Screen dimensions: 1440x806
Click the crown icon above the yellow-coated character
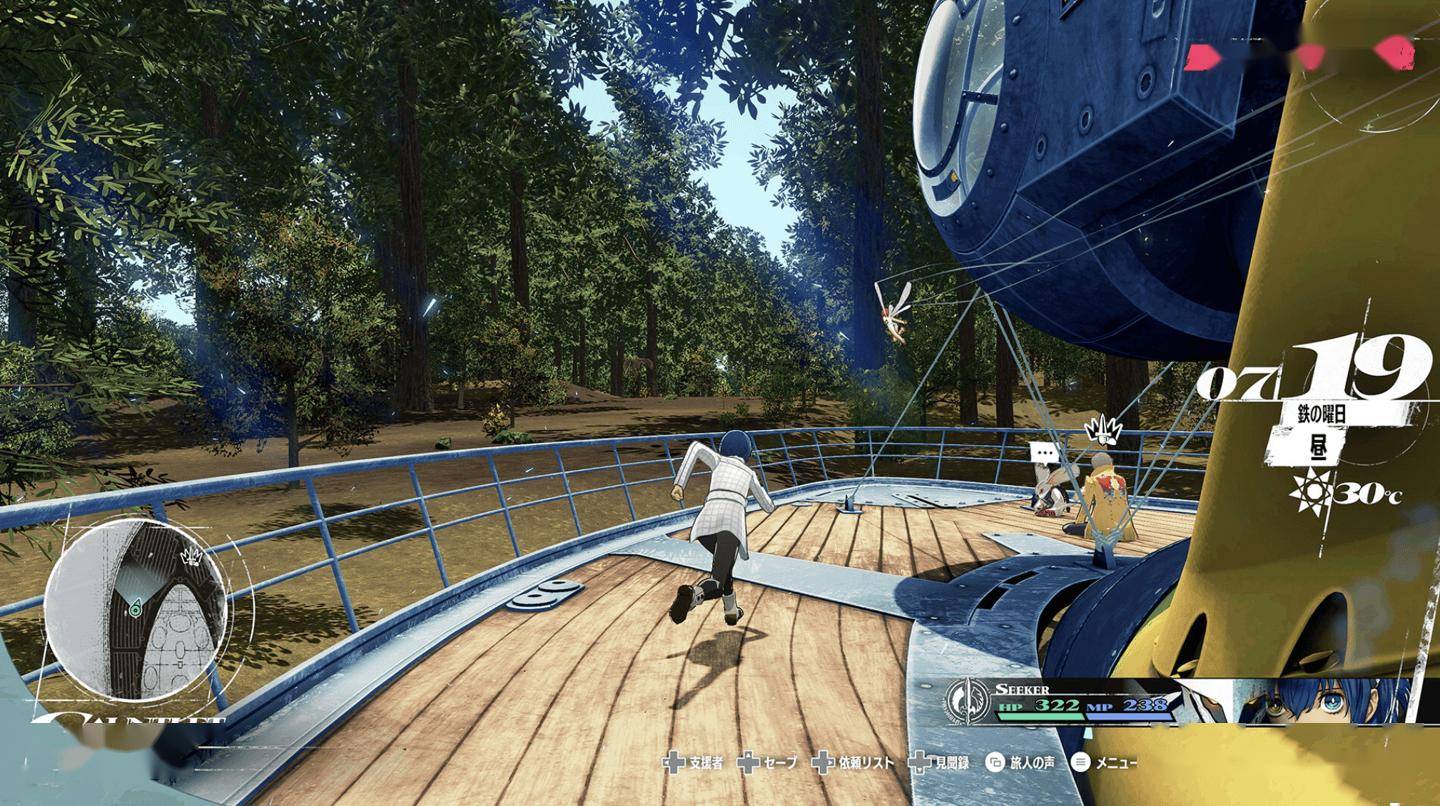pyautogui.click(x=1100, y=431)
